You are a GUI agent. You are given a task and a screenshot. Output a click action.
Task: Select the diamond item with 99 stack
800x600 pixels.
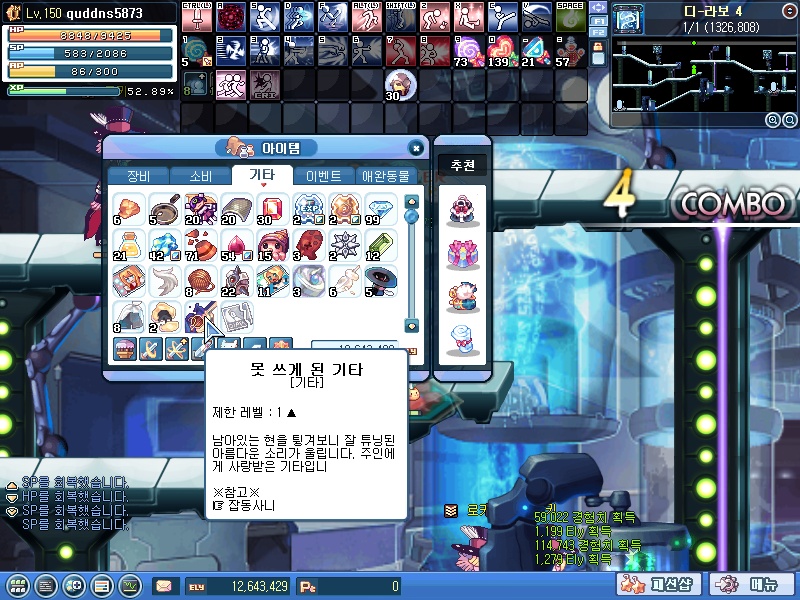(375, 208)
